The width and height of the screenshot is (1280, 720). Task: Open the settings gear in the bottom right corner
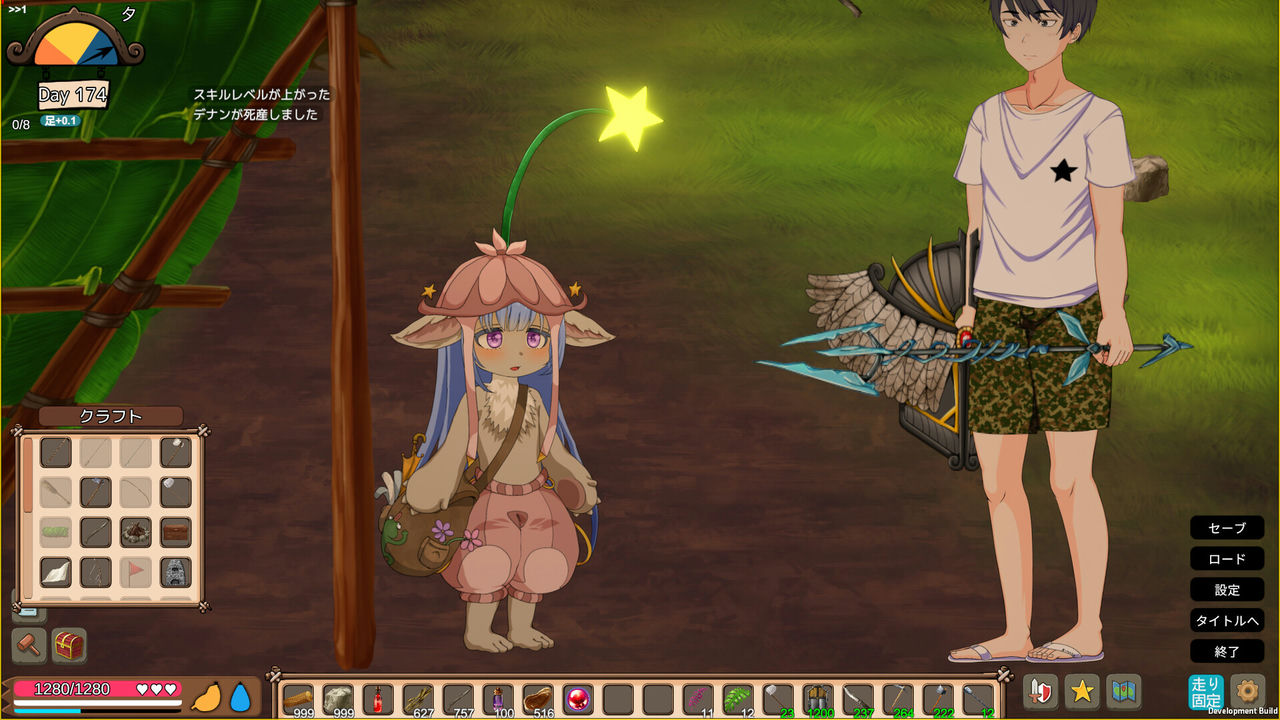[1247, 690]
